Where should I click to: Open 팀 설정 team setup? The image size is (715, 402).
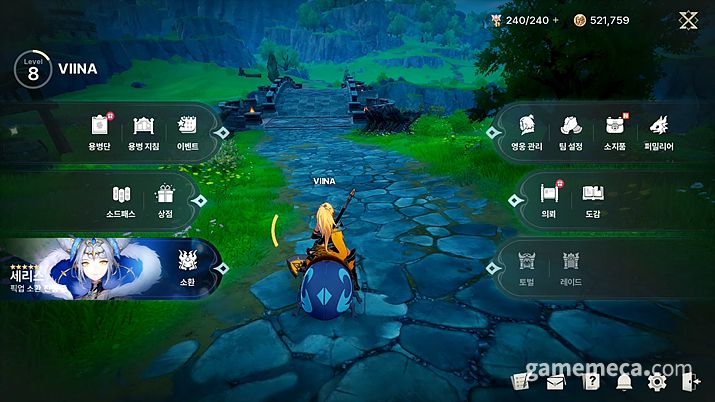tap(572, 131)
